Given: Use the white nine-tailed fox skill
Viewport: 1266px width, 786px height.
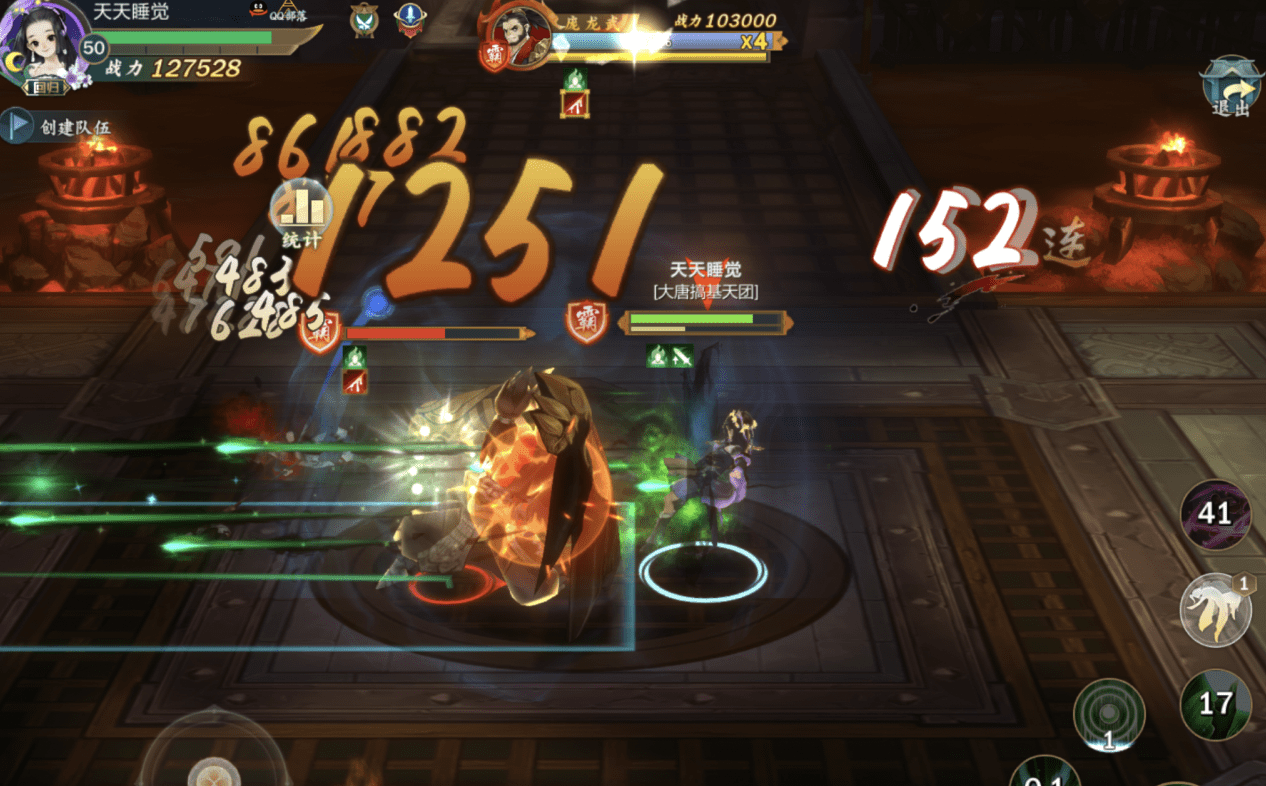Looking at the screenshot, I should point(1215,608).
